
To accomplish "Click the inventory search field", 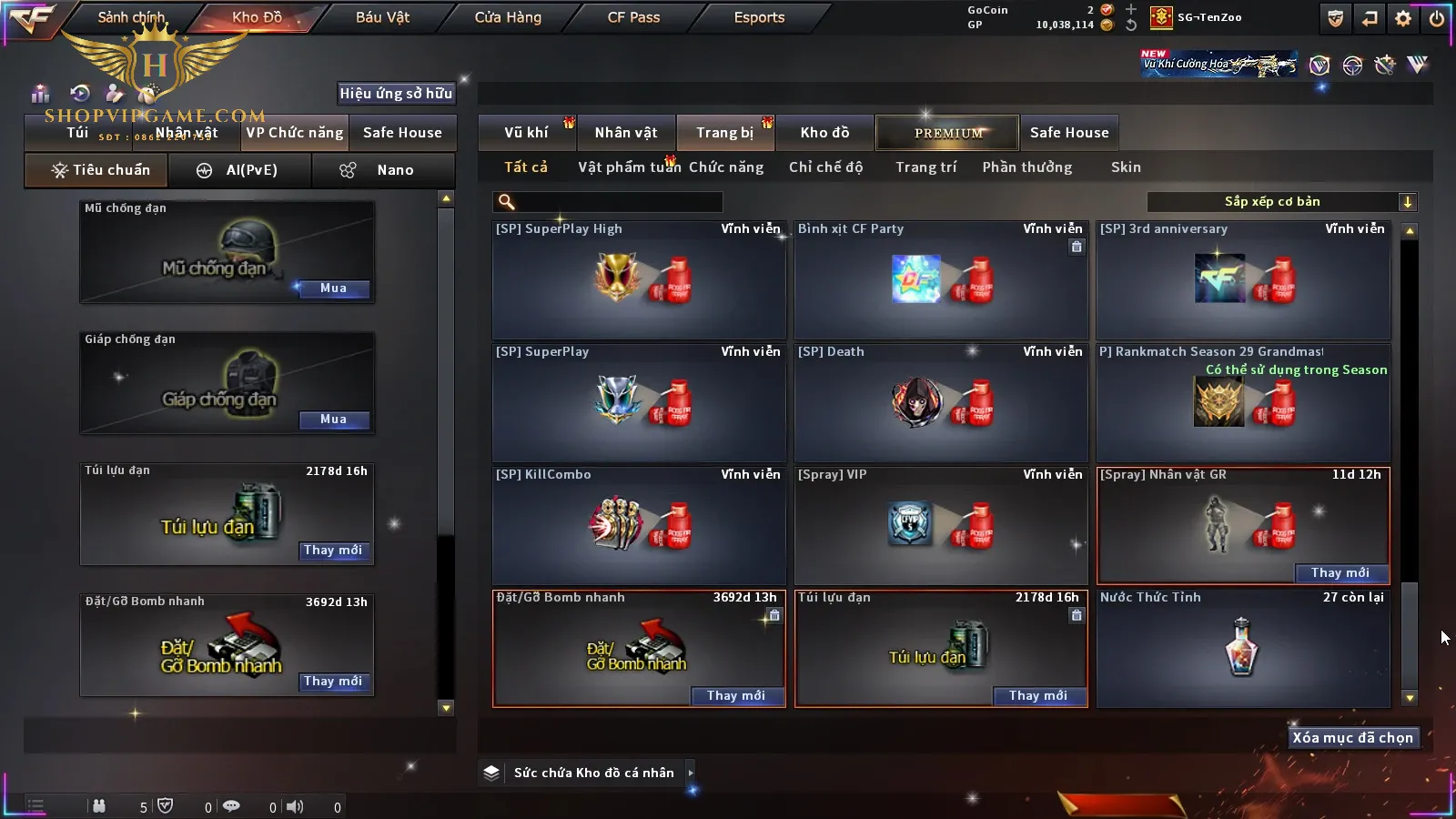I will point(608,202).
